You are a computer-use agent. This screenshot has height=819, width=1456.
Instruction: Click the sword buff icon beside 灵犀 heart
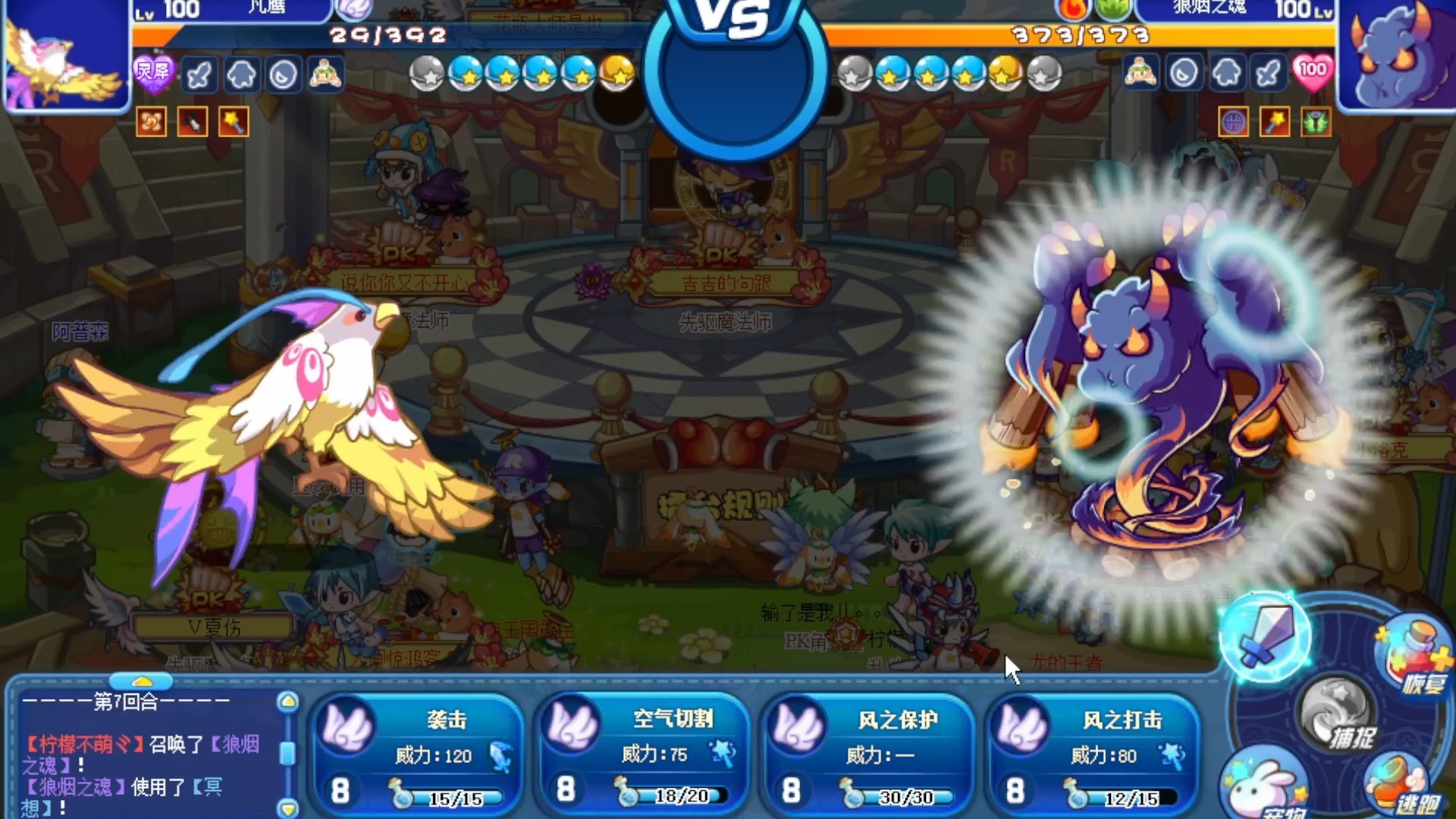coord(199,74)
